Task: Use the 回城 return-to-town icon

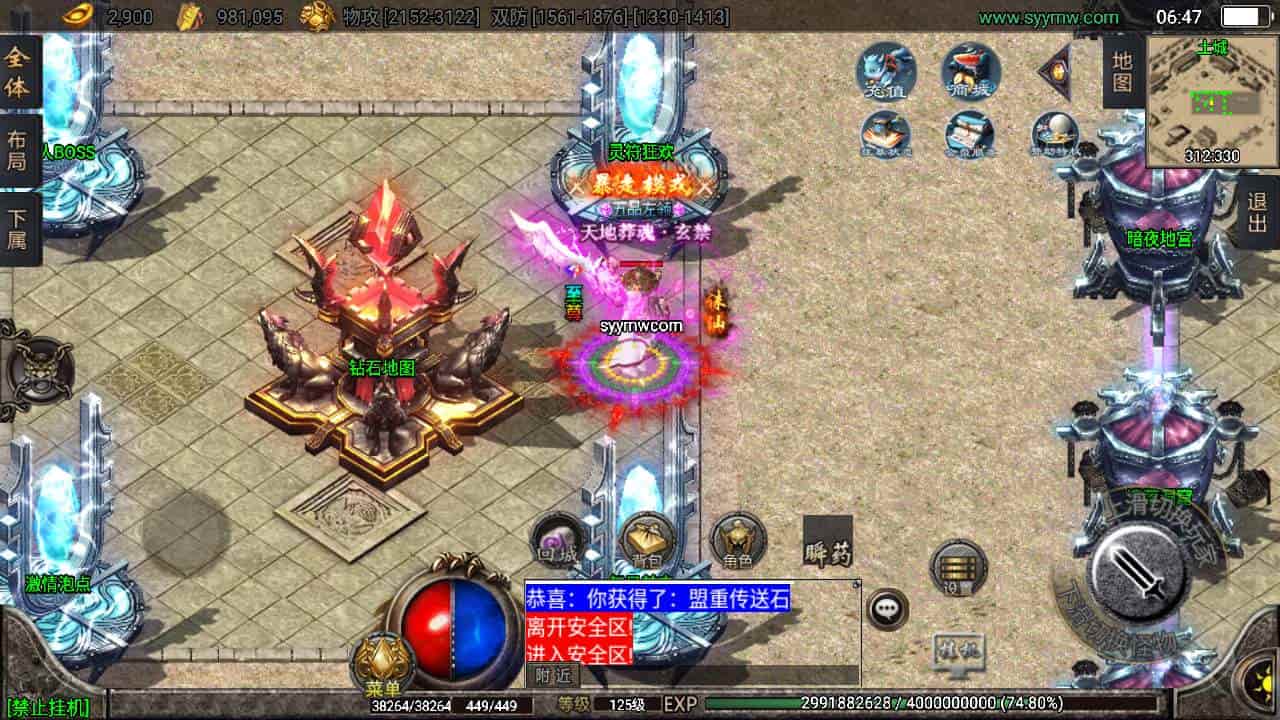Action: pyautogui.click(x=556, y=541)
